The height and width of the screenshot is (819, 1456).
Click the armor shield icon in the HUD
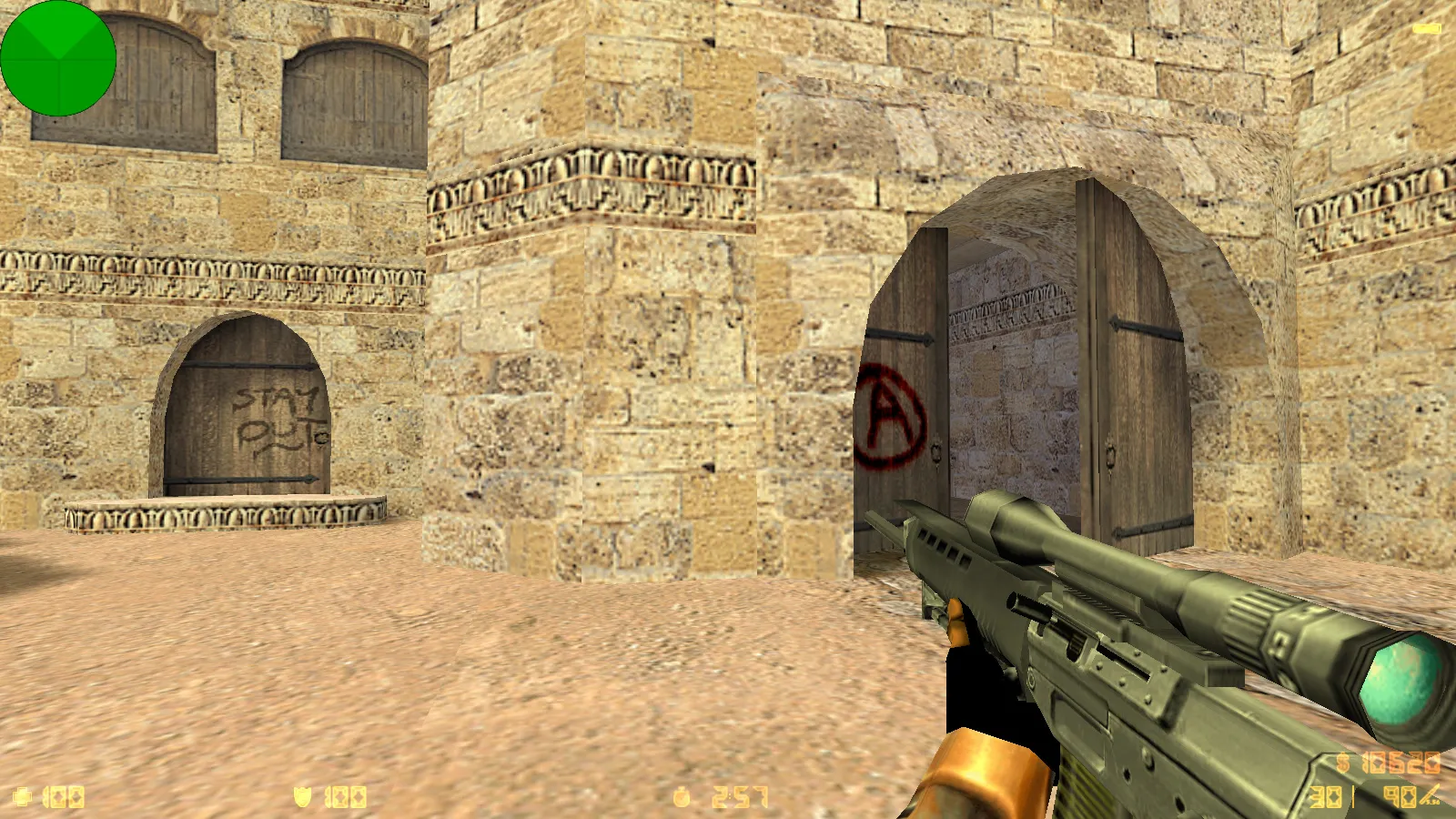point(300,795)
